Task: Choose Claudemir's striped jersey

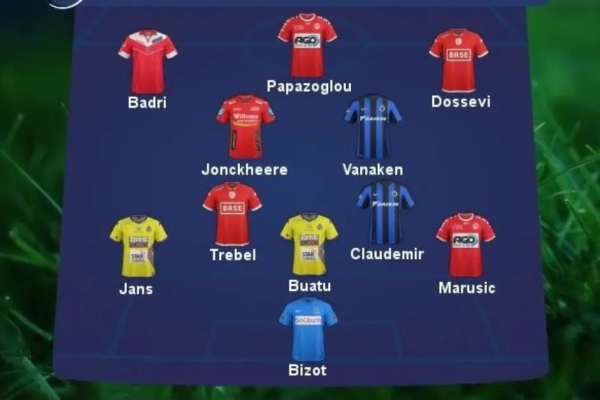Action: click(x=385, y=213)
